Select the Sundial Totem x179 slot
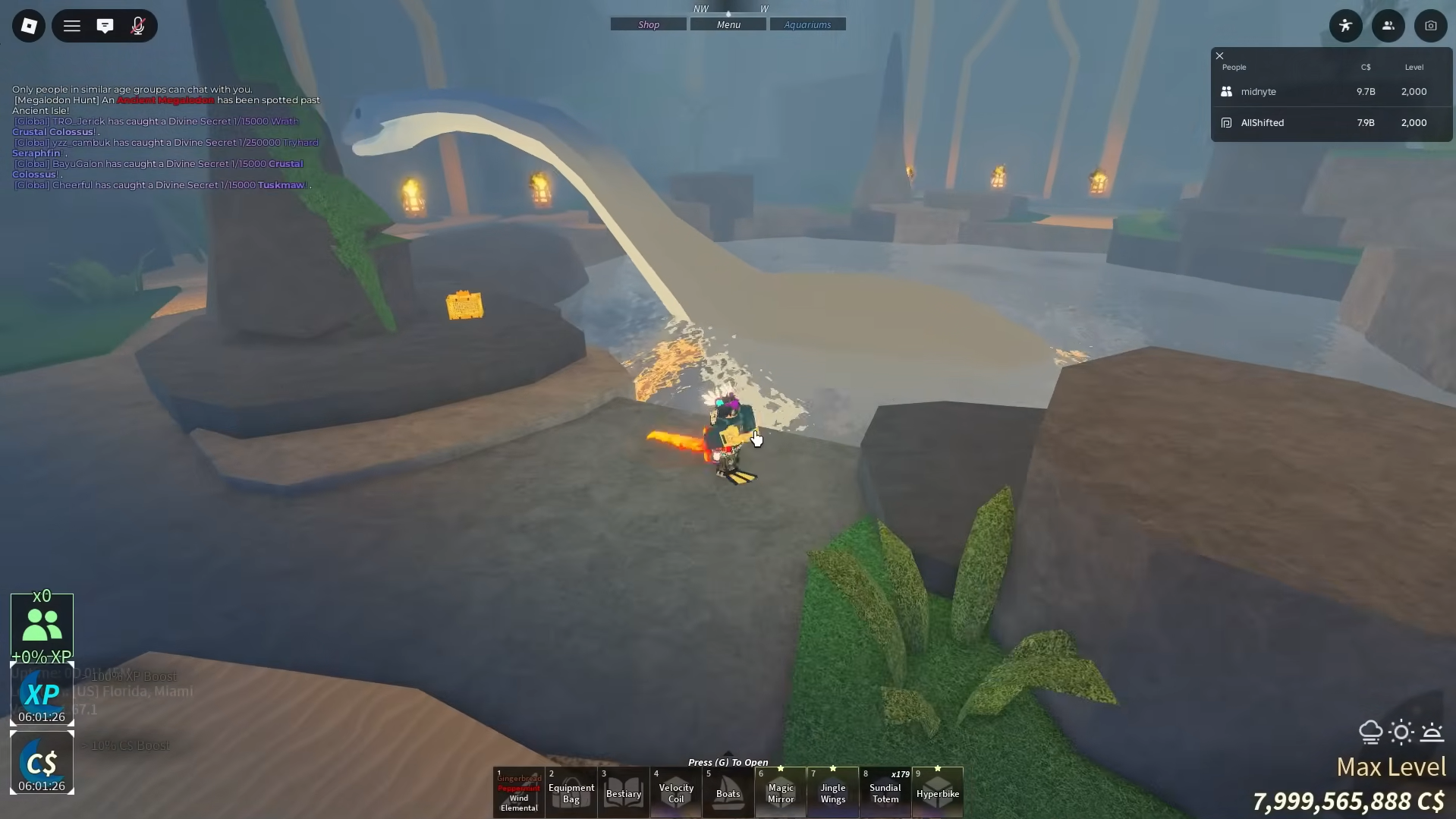Image resolution: width=1456 pixels, height=819 pixels. pyautogui.click(x=885, y=792)
